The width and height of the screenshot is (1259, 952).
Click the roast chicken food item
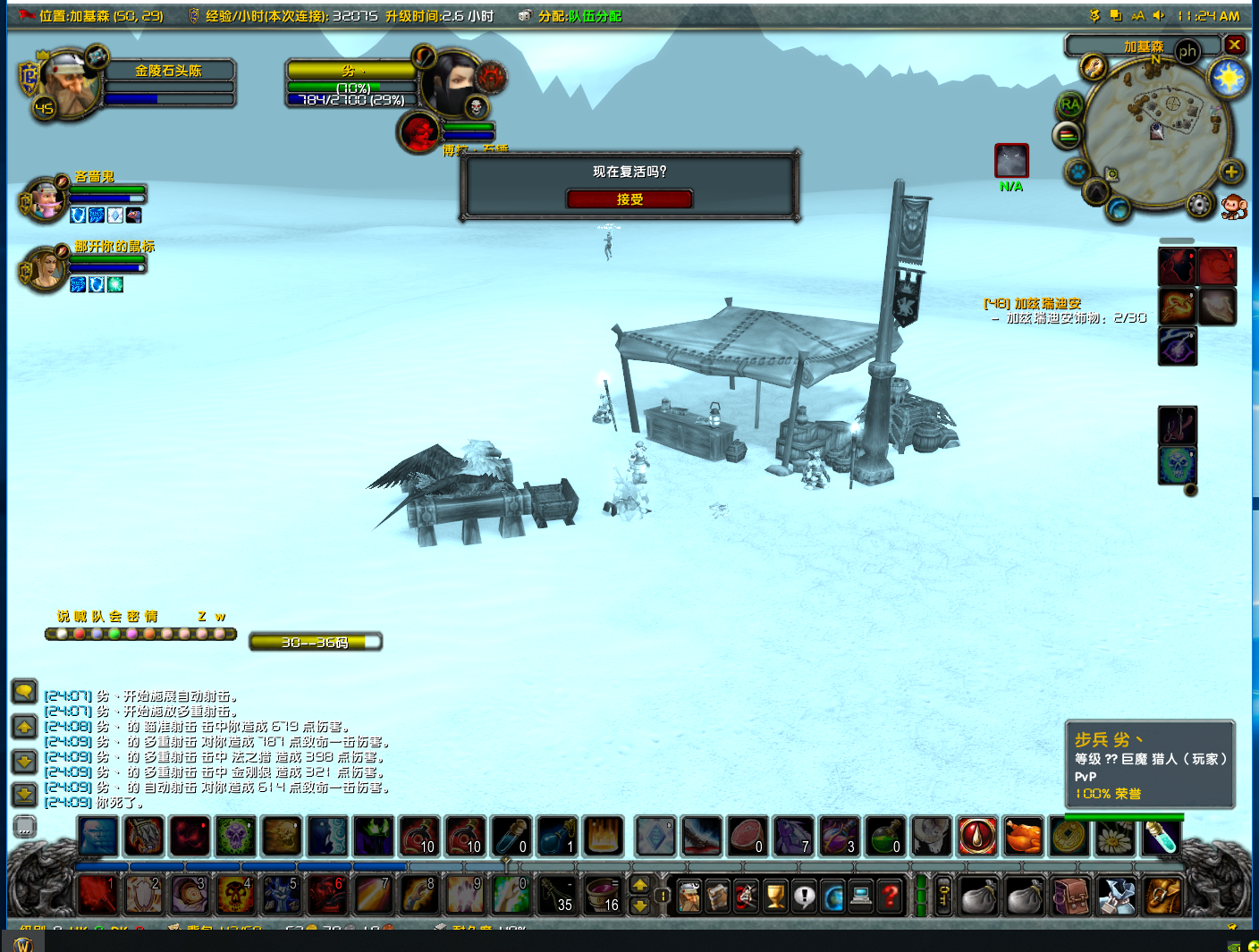tap(1024, 838)
